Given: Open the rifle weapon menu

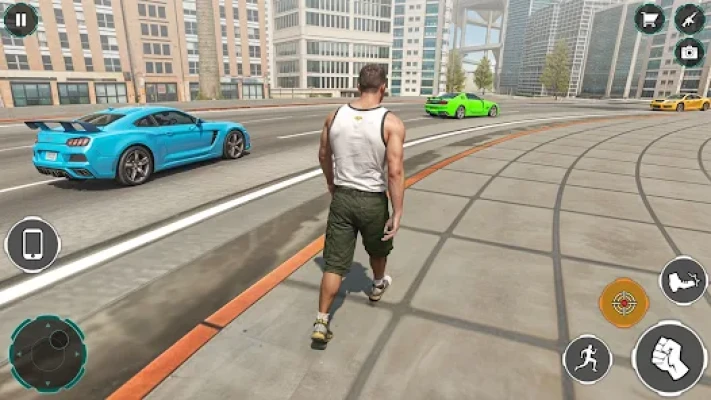Looking at the screenshot, I should (689, 18).
